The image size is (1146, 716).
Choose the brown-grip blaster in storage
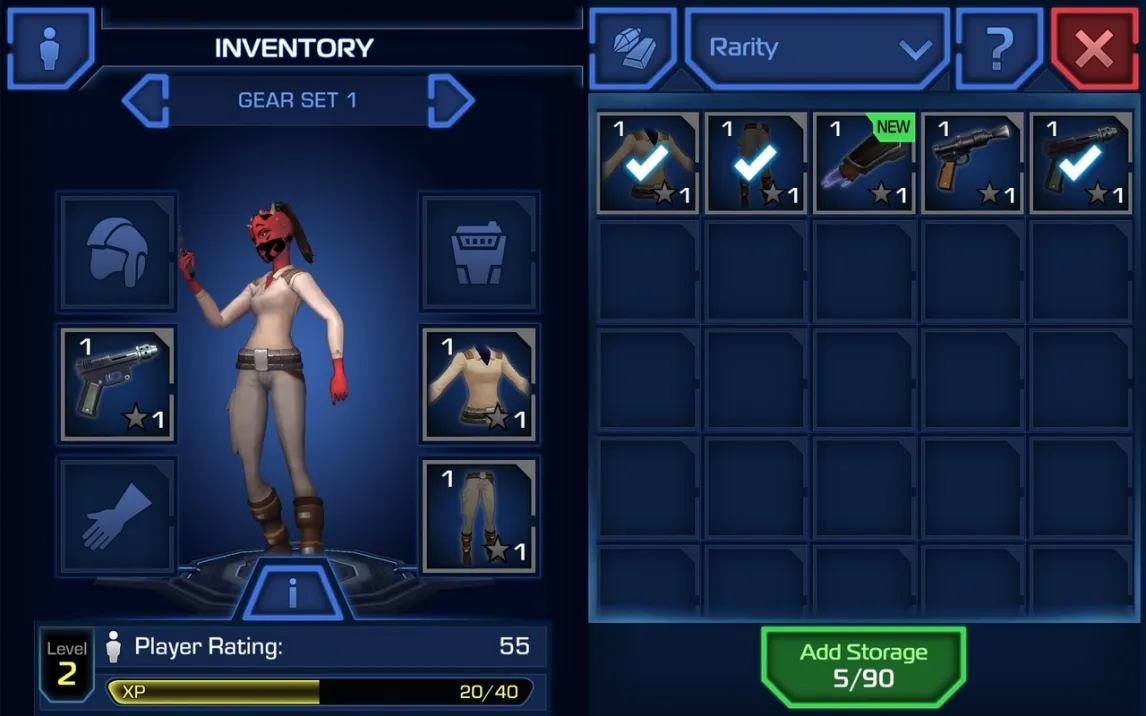click(x=972, y=163)
